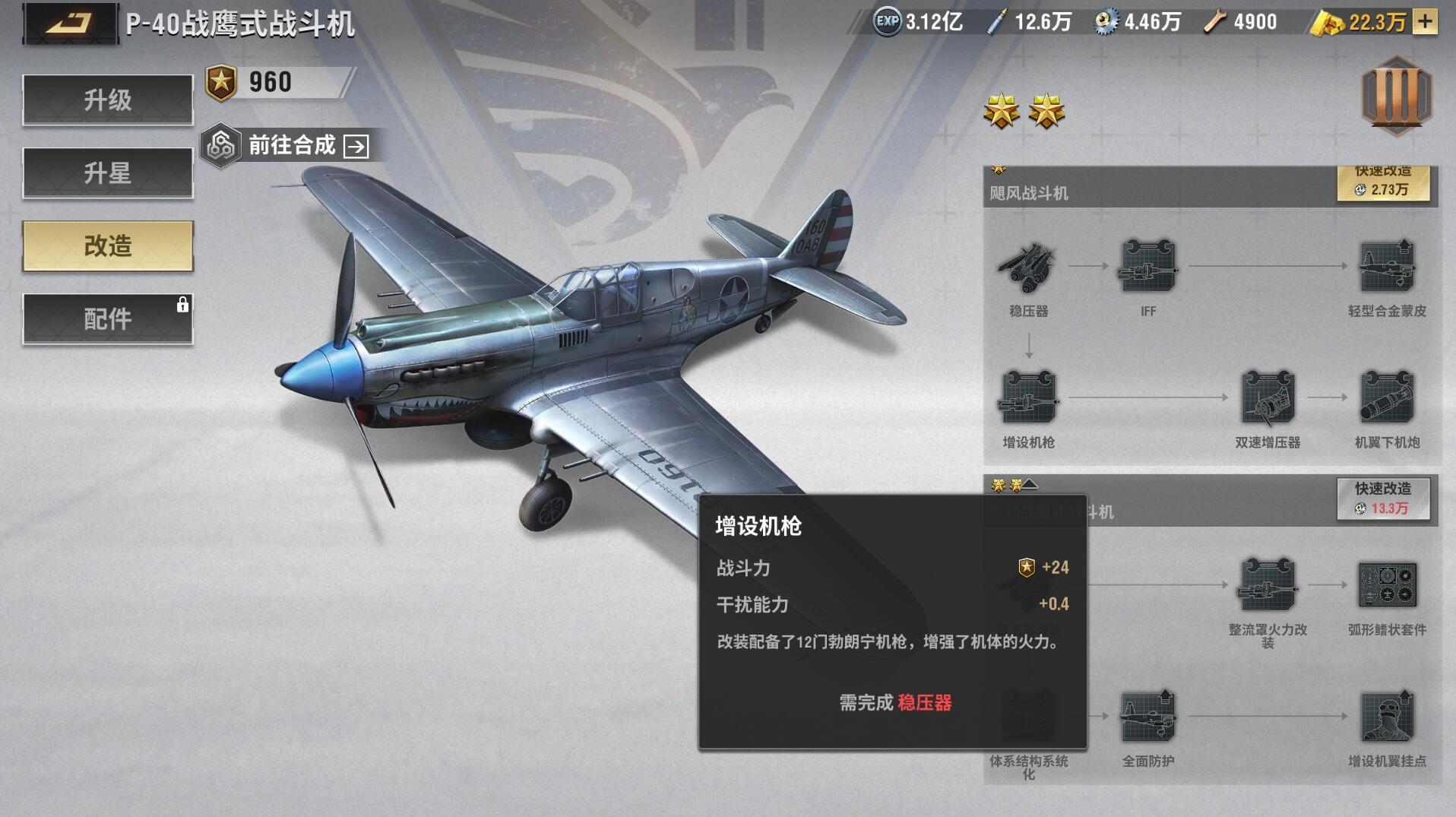Switch to the 升星 star-up tab
The height and width of the screenshot is (817, 1456).
click(x=108, y=173)
